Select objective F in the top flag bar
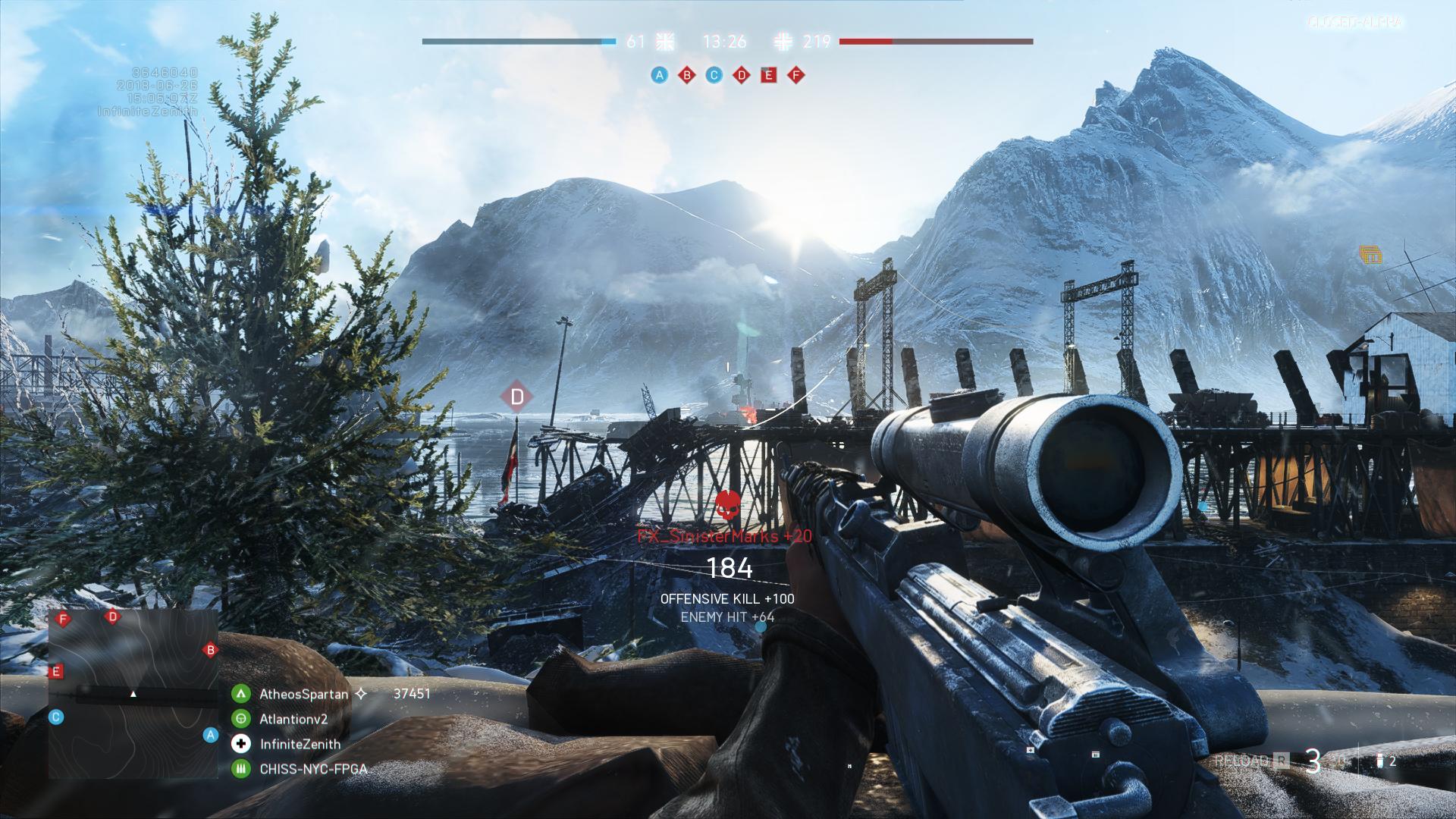The width and height of the screenshot is (1456, 819). point(796,75)
